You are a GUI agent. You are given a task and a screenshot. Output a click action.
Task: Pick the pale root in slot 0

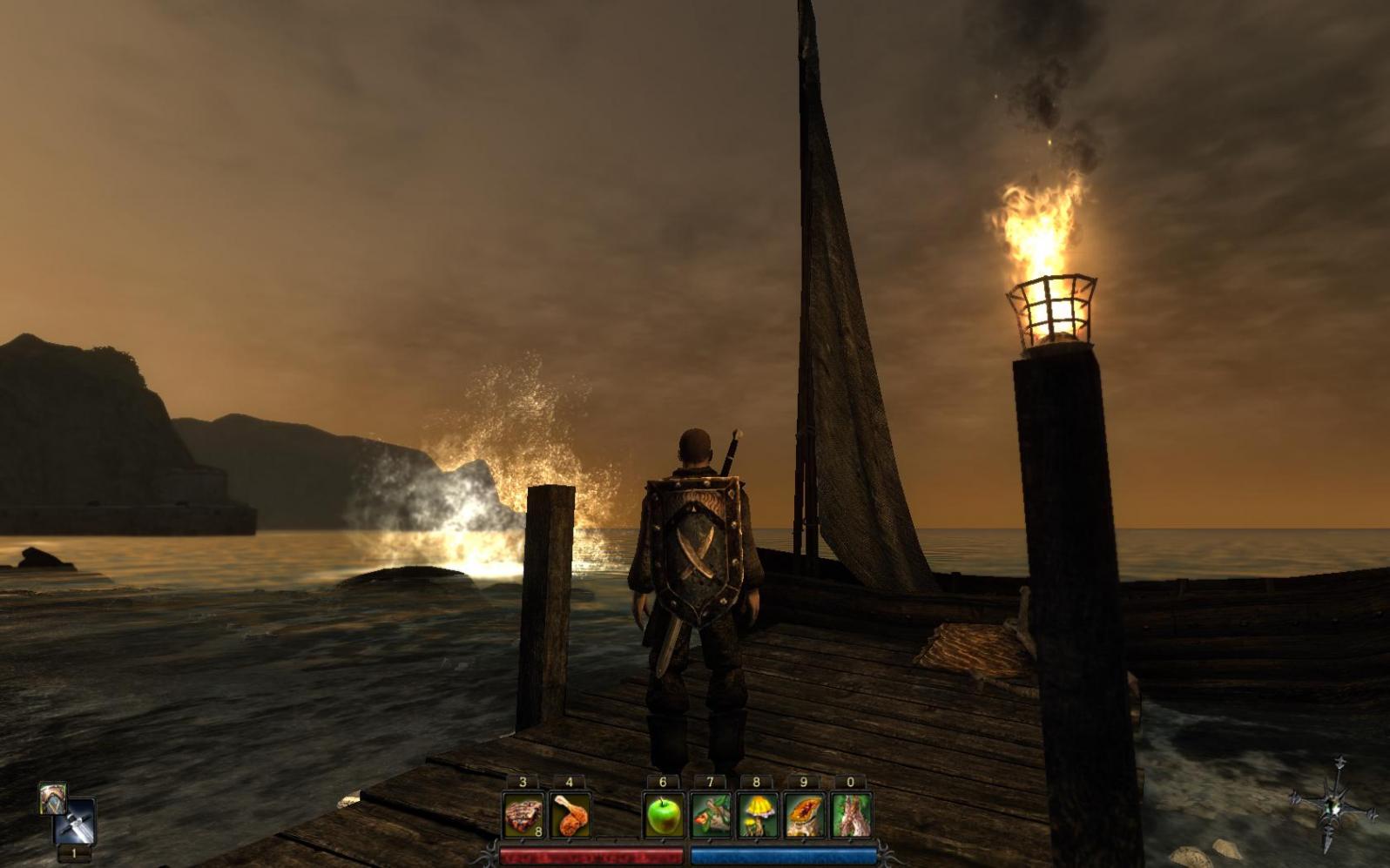(x=851, y=816)
